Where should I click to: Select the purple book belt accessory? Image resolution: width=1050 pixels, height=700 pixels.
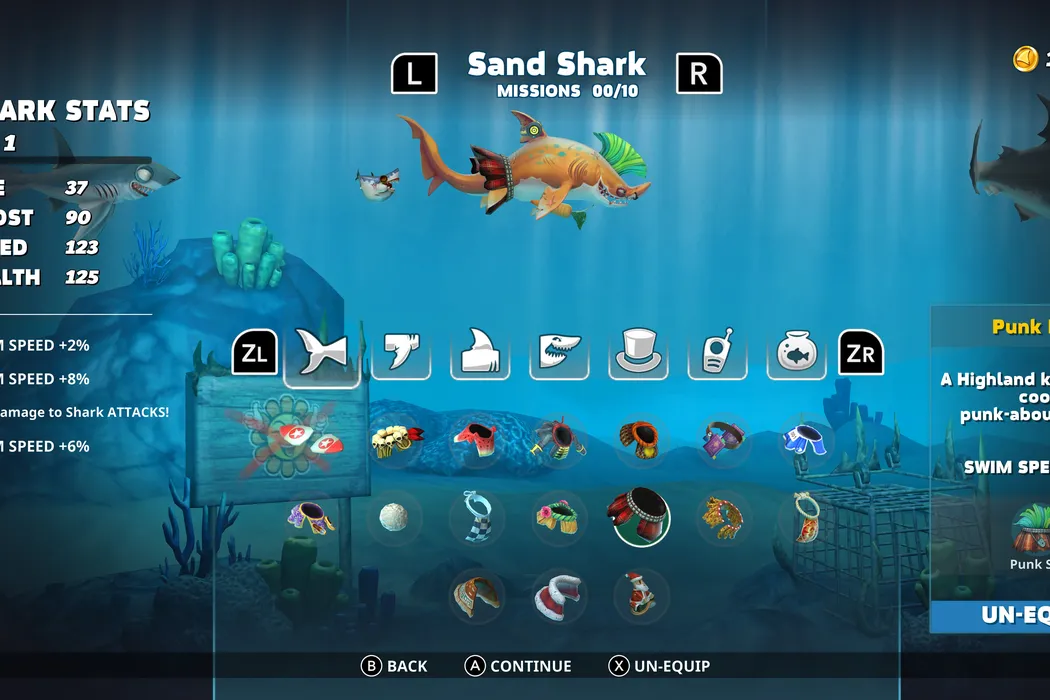(722, 440)
